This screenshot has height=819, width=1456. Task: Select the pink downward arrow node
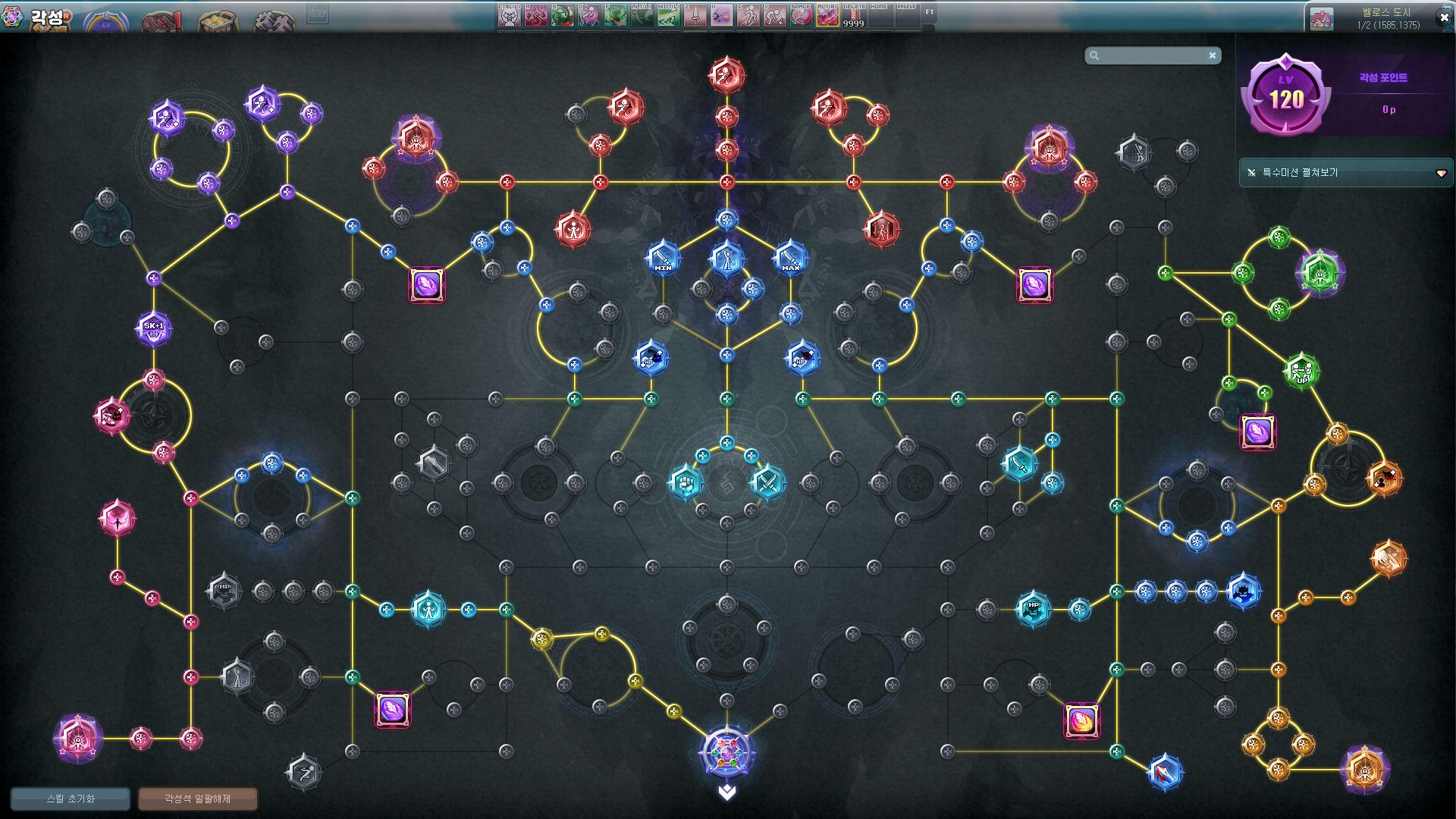[x=118, y=519]
